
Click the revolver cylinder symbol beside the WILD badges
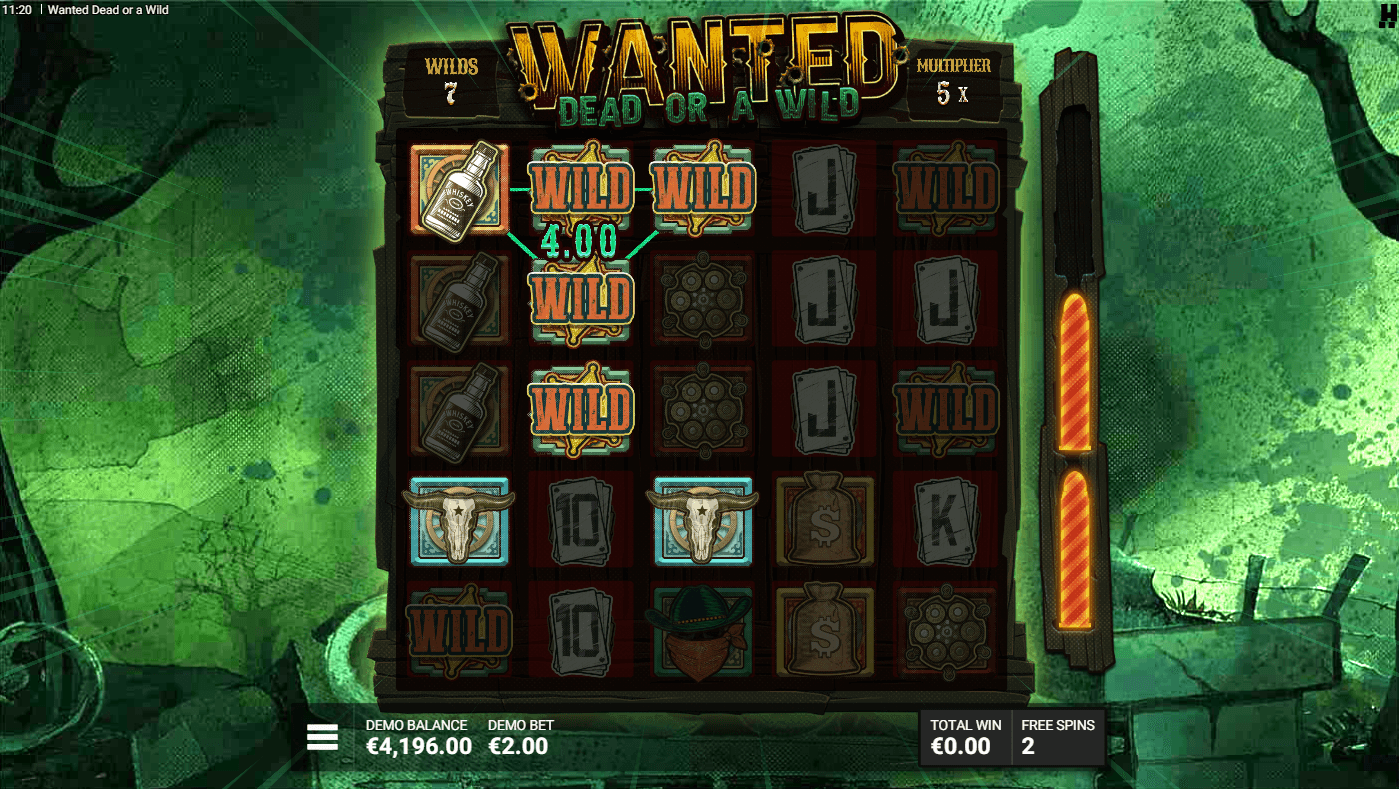(x=703, y=300)
